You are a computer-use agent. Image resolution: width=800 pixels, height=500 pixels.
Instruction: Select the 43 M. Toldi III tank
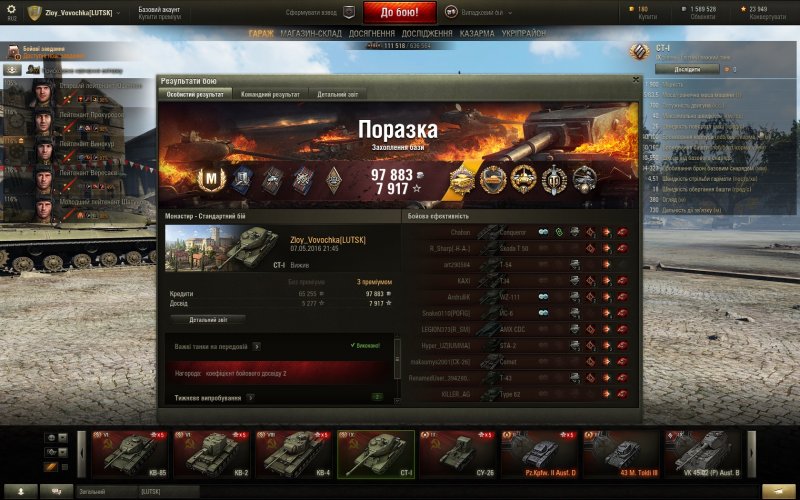[621, 454]
